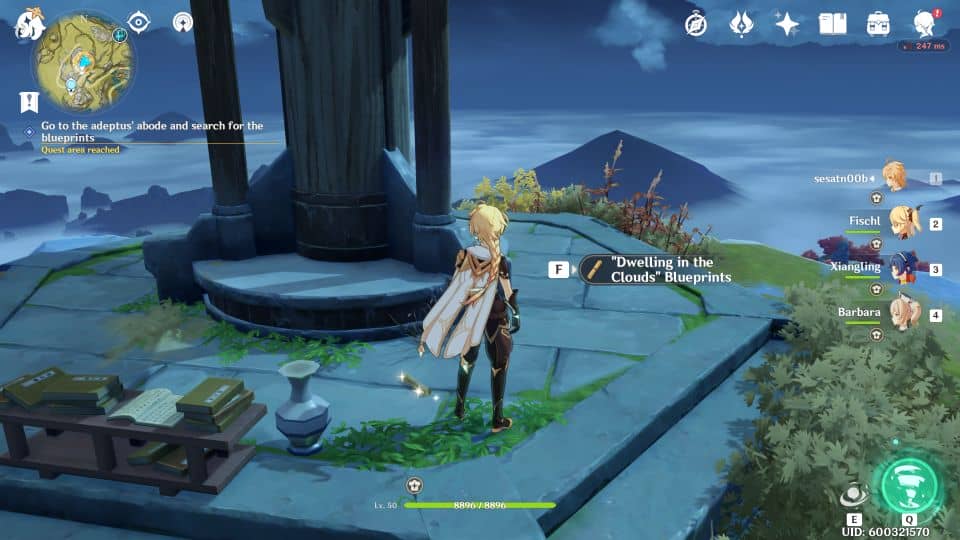Activate the glowing green elemental burst
The image size is (960, 540).
[908, 487]
